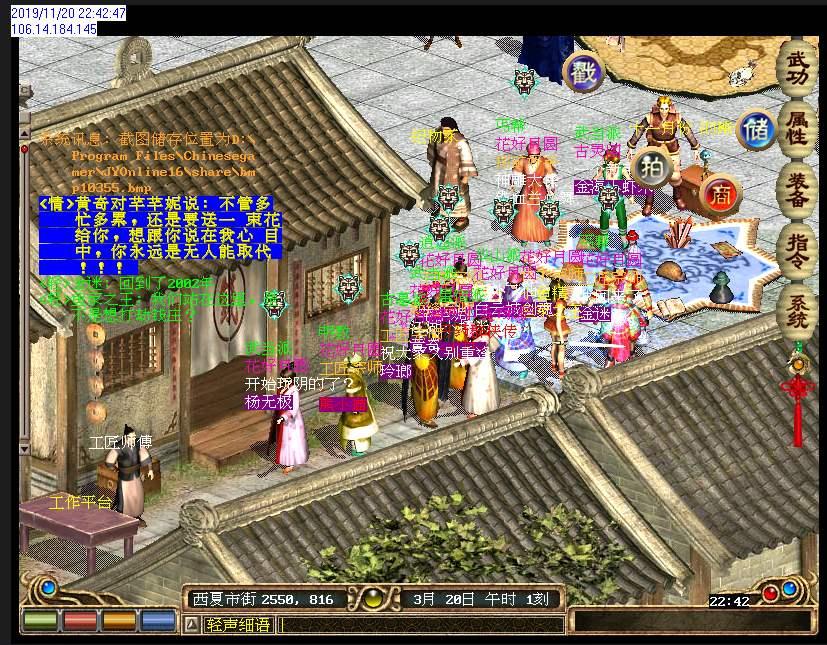Open the 系统 (system) lantern menu
Screen dimensions: 827x645
pos(798,308)
